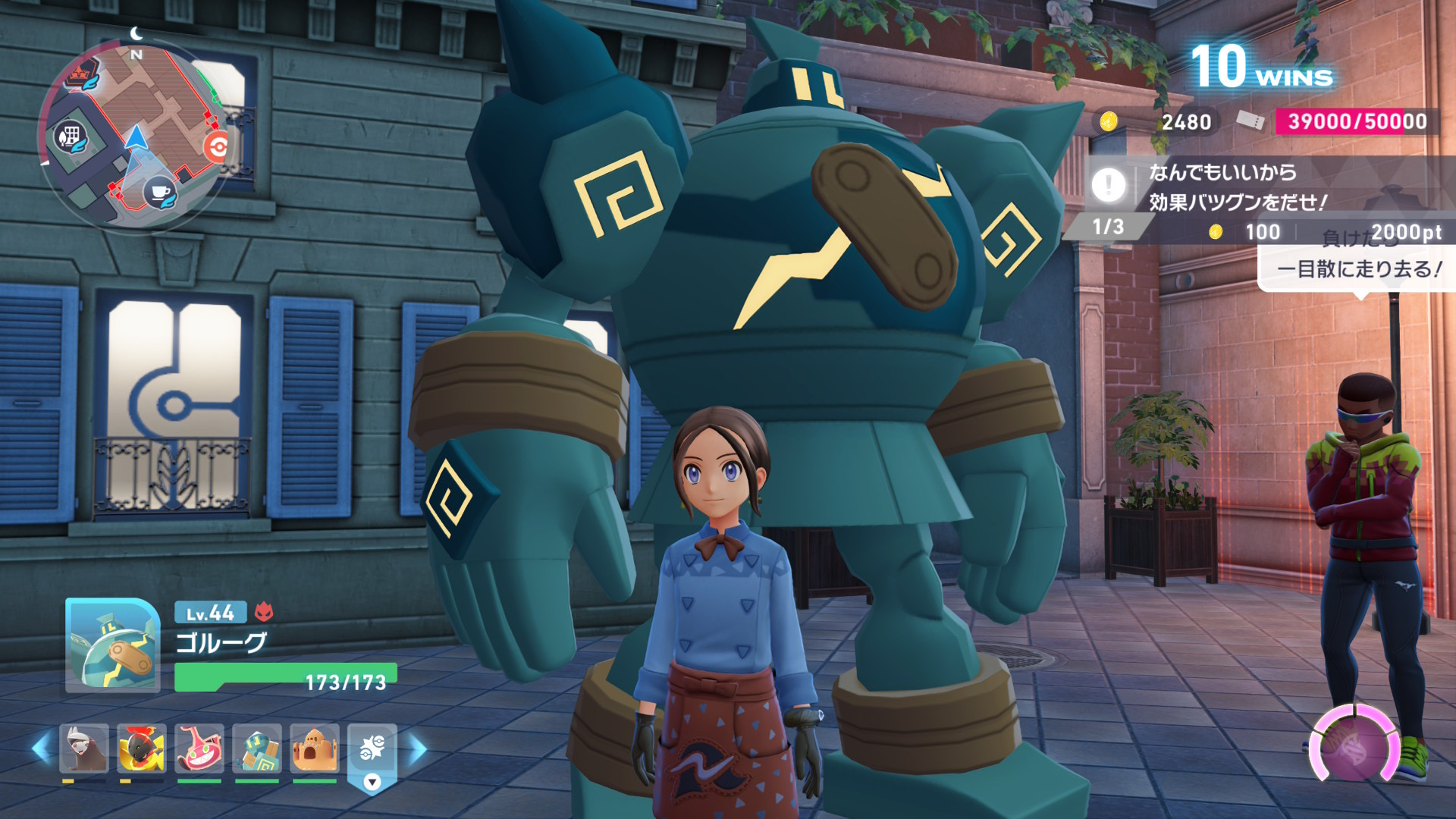The width and height of the screenshot is (1456, 819).
Task: Switch to the grey weasel party Pokémon
Action: click(x=83, y=748)
